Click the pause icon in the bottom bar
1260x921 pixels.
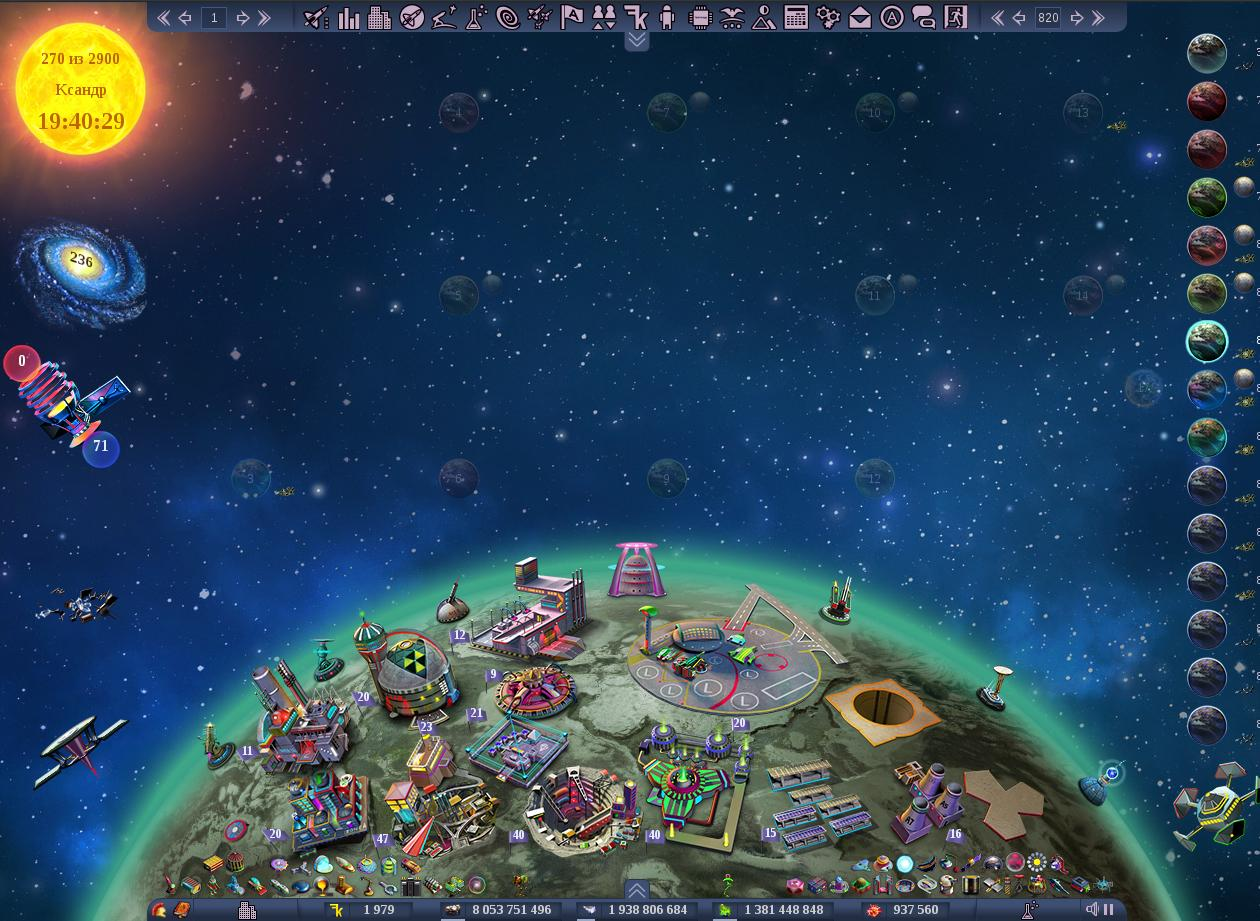[1108, 909]
